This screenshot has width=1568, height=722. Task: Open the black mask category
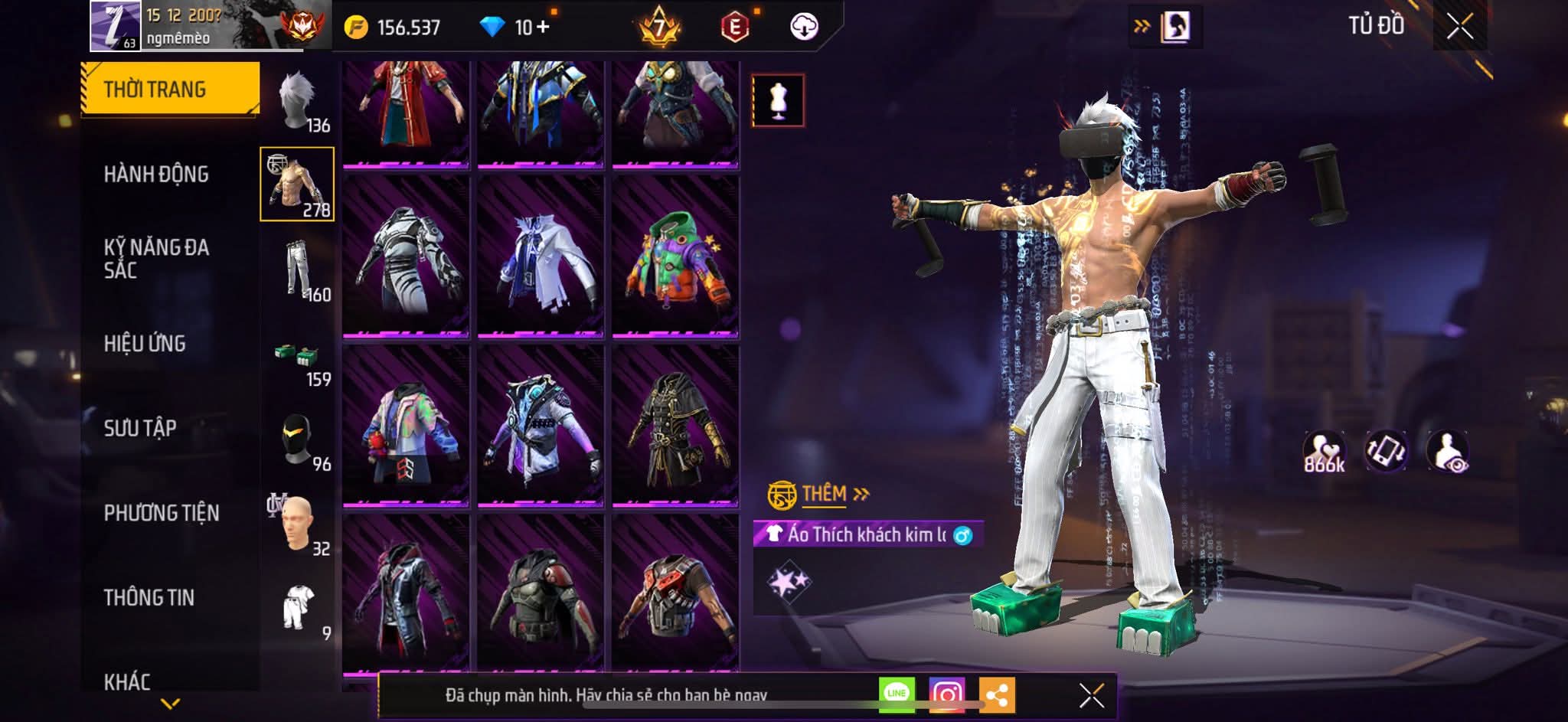point(299,441)
